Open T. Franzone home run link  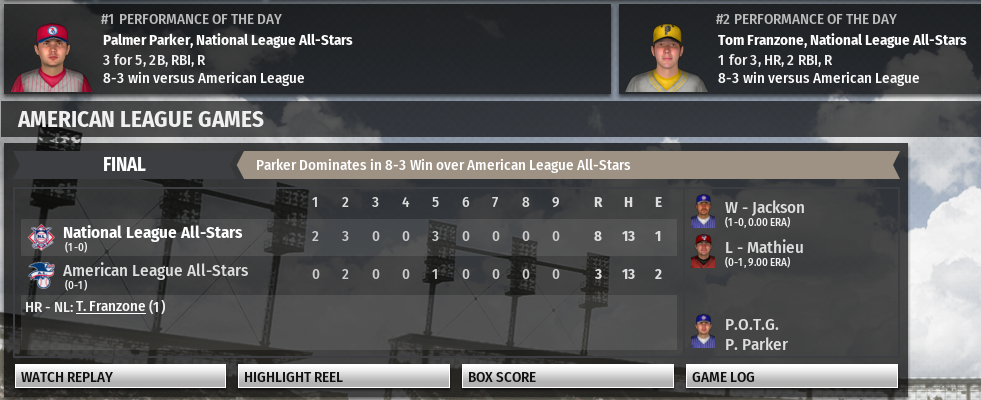click(110, 307)
